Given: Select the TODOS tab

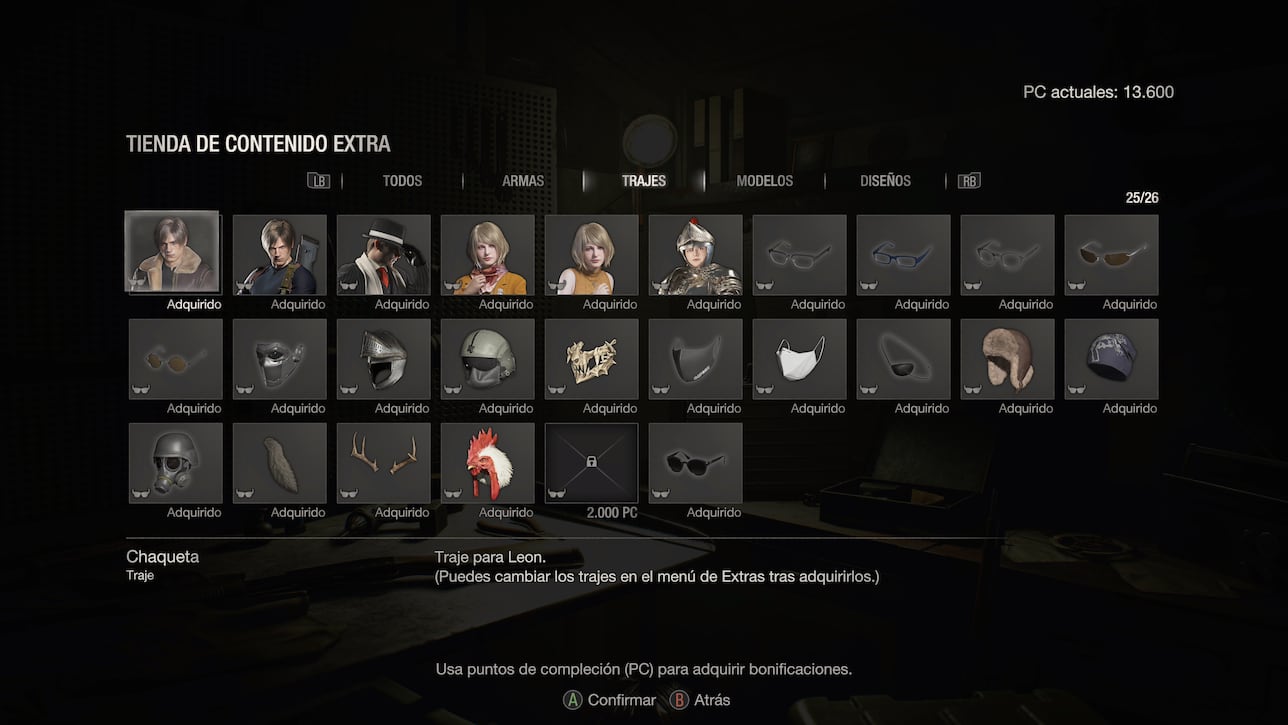Looking at the screenshot, I should point(401,181).
